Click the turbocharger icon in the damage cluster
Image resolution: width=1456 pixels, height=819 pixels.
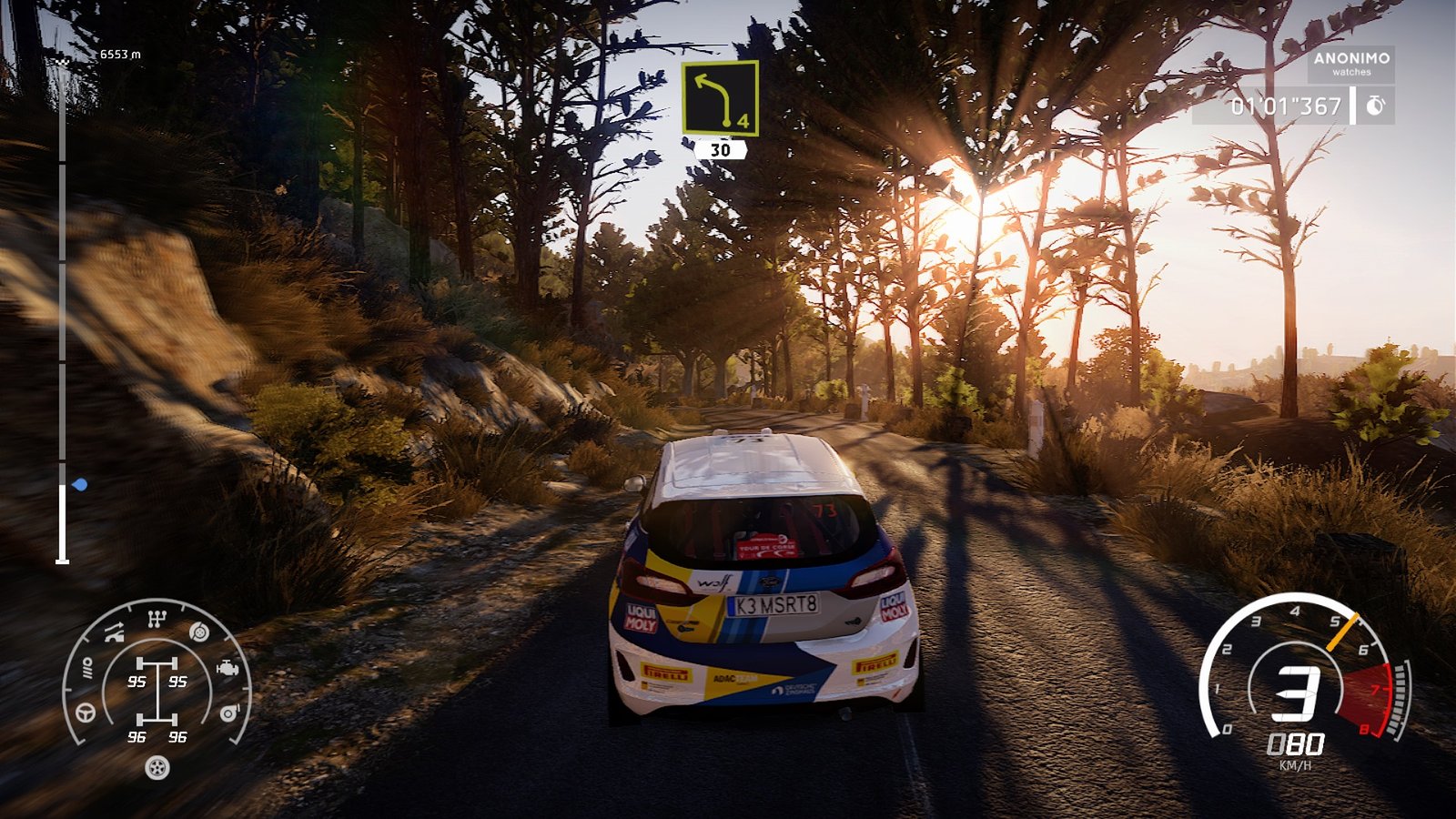tap(228, 713)
